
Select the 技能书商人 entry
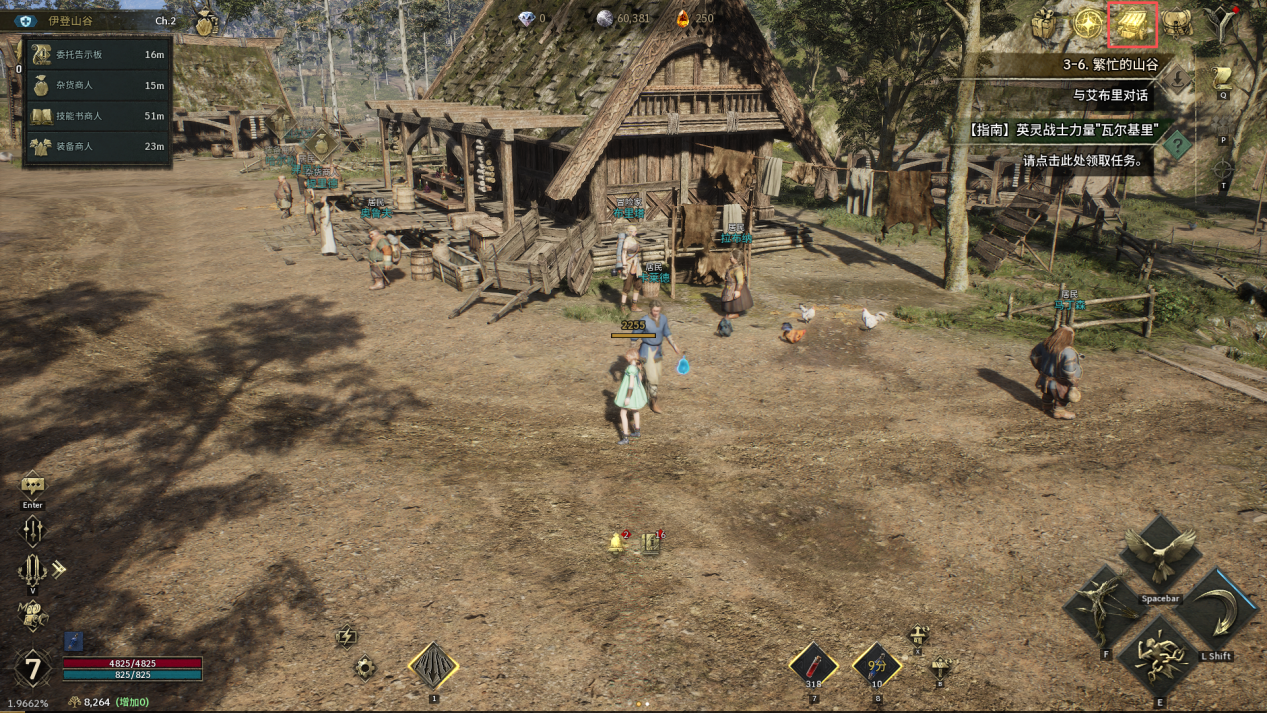pyautogui.click(x=97, y=116)
